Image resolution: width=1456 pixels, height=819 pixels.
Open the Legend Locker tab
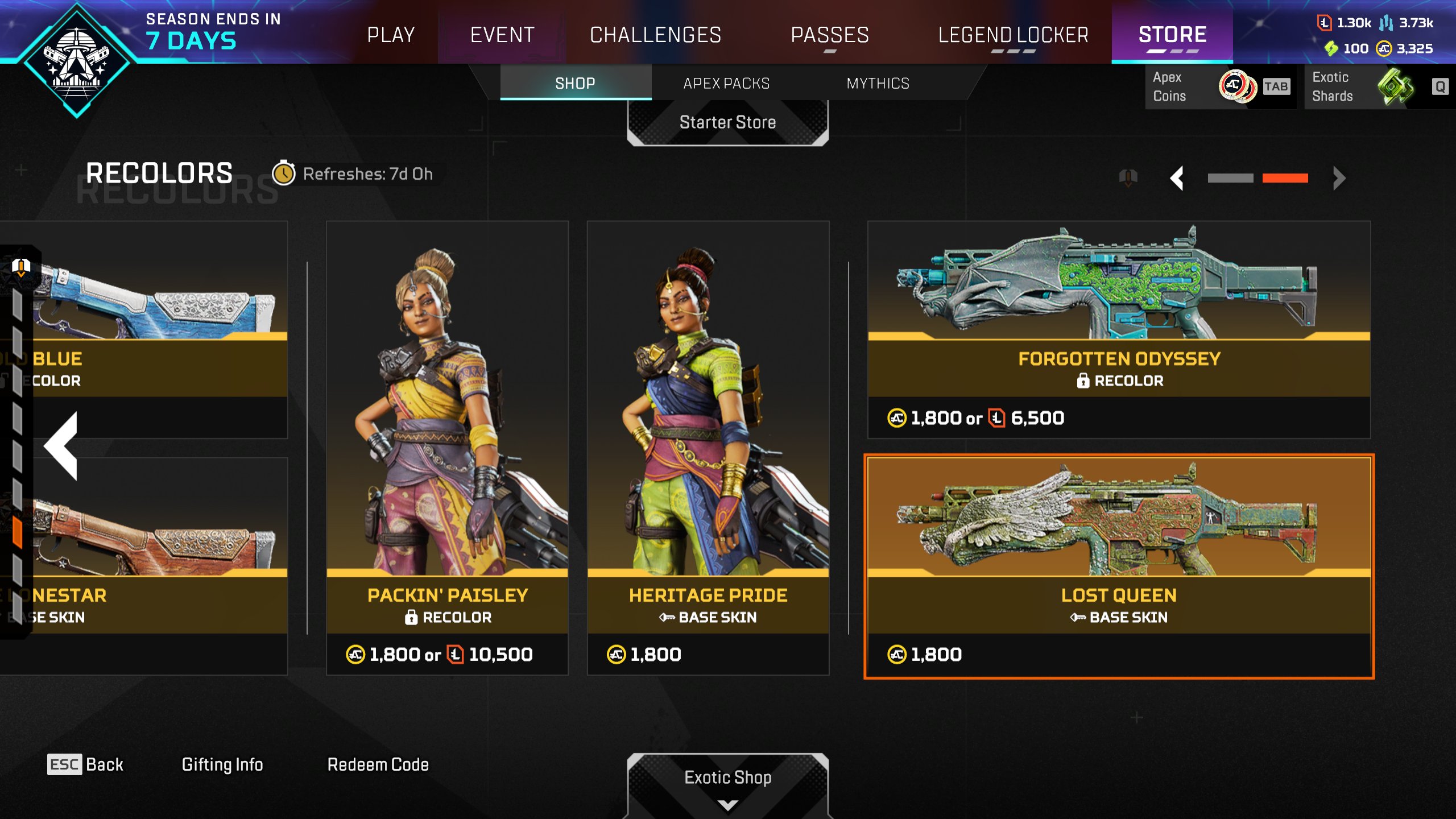click(1013, 35)
